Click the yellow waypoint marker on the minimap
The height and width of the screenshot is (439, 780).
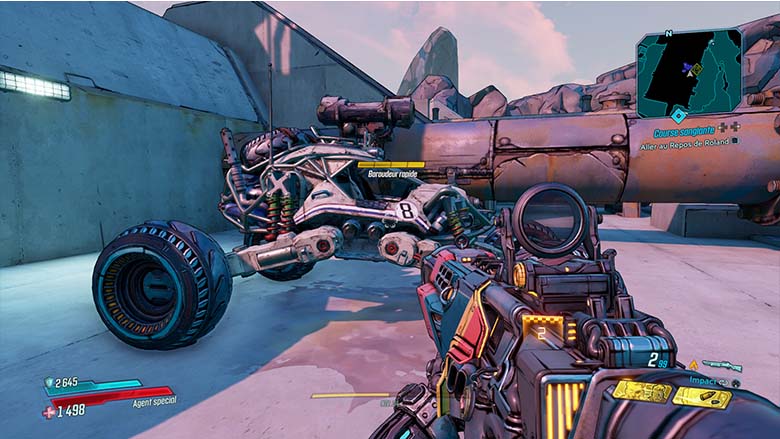(x=697, y=70)
